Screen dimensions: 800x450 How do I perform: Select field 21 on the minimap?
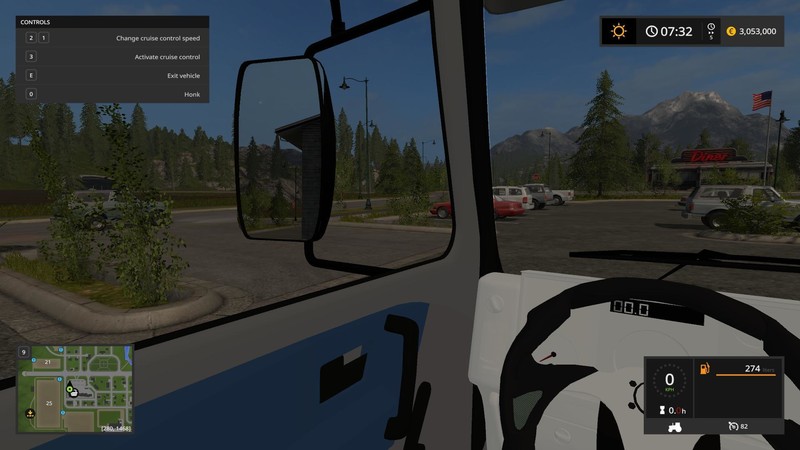pyautogui.click(x=46, y=360)
